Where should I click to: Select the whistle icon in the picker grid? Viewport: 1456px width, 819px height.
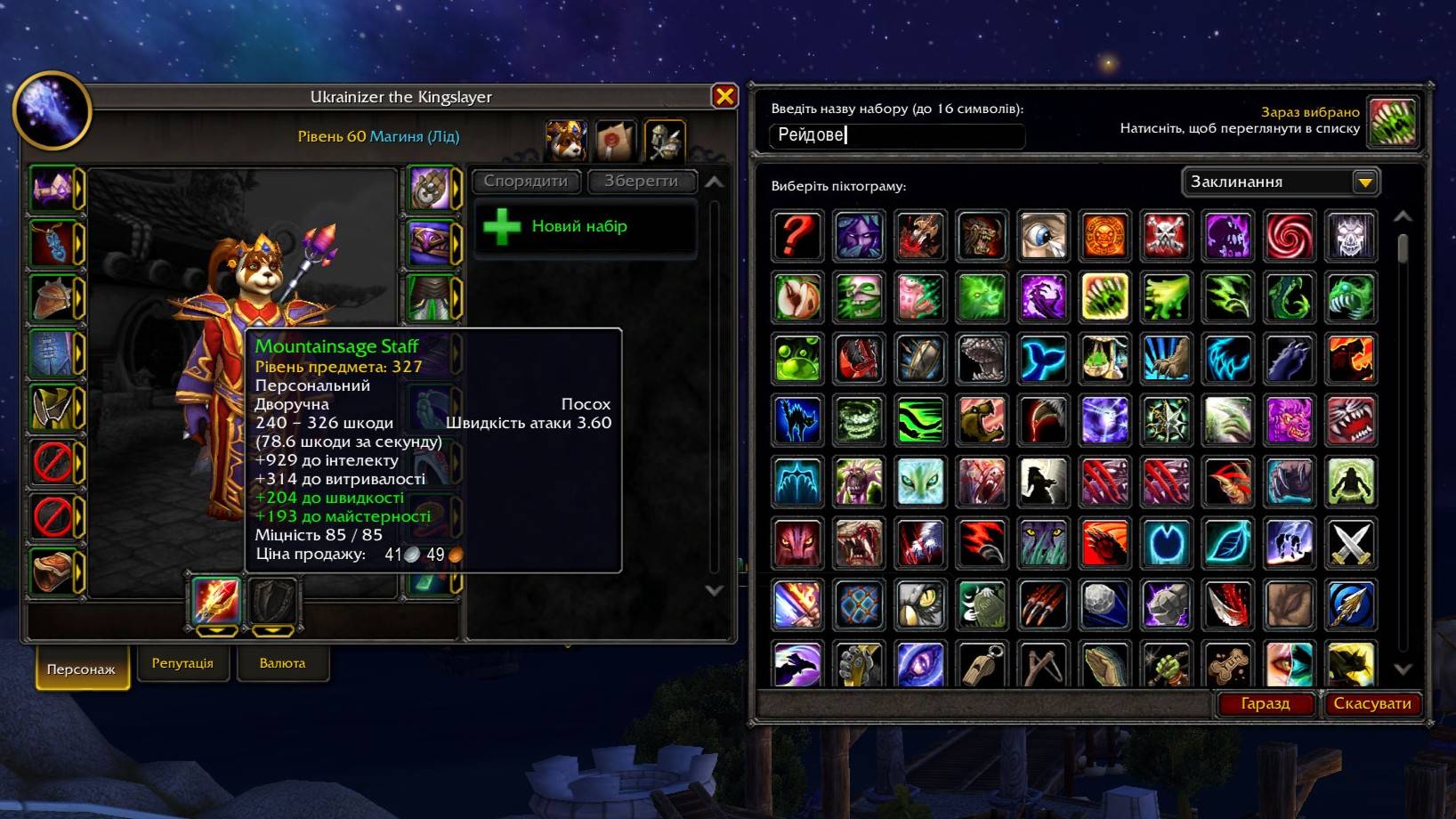[982, 666]
